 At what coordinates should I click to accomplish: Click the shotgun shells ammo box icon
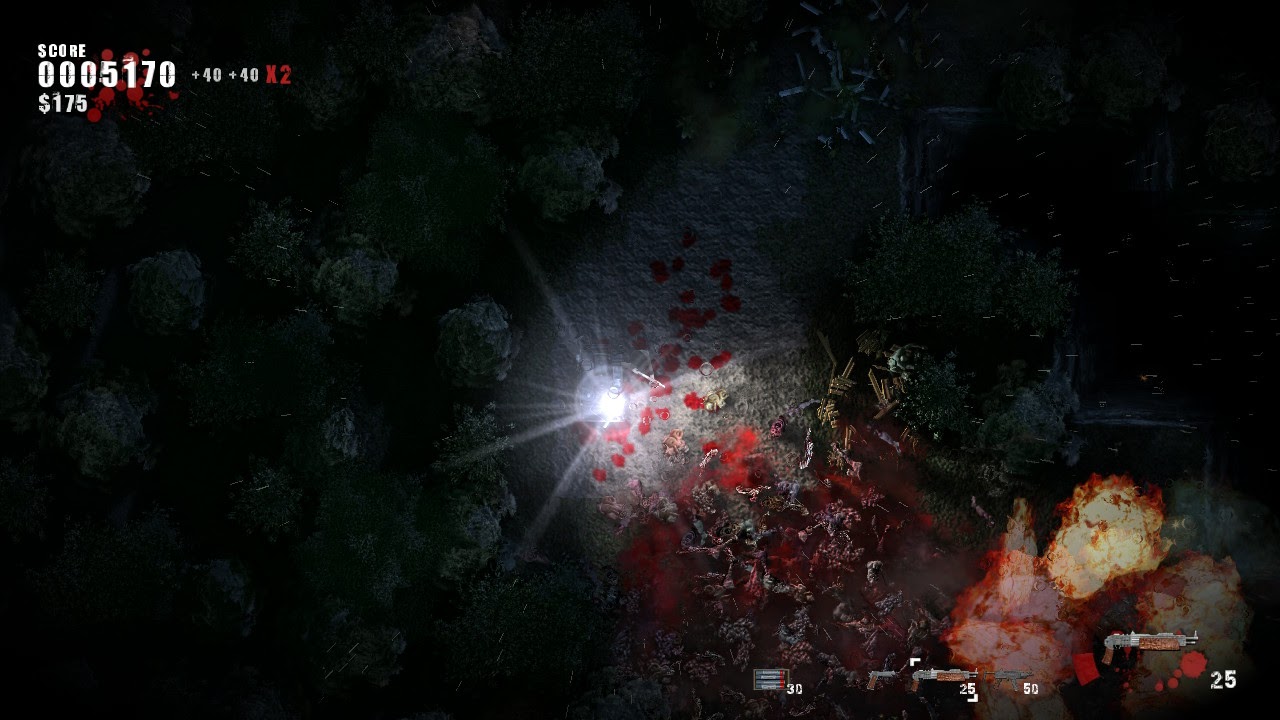click(x=770, y=680)
